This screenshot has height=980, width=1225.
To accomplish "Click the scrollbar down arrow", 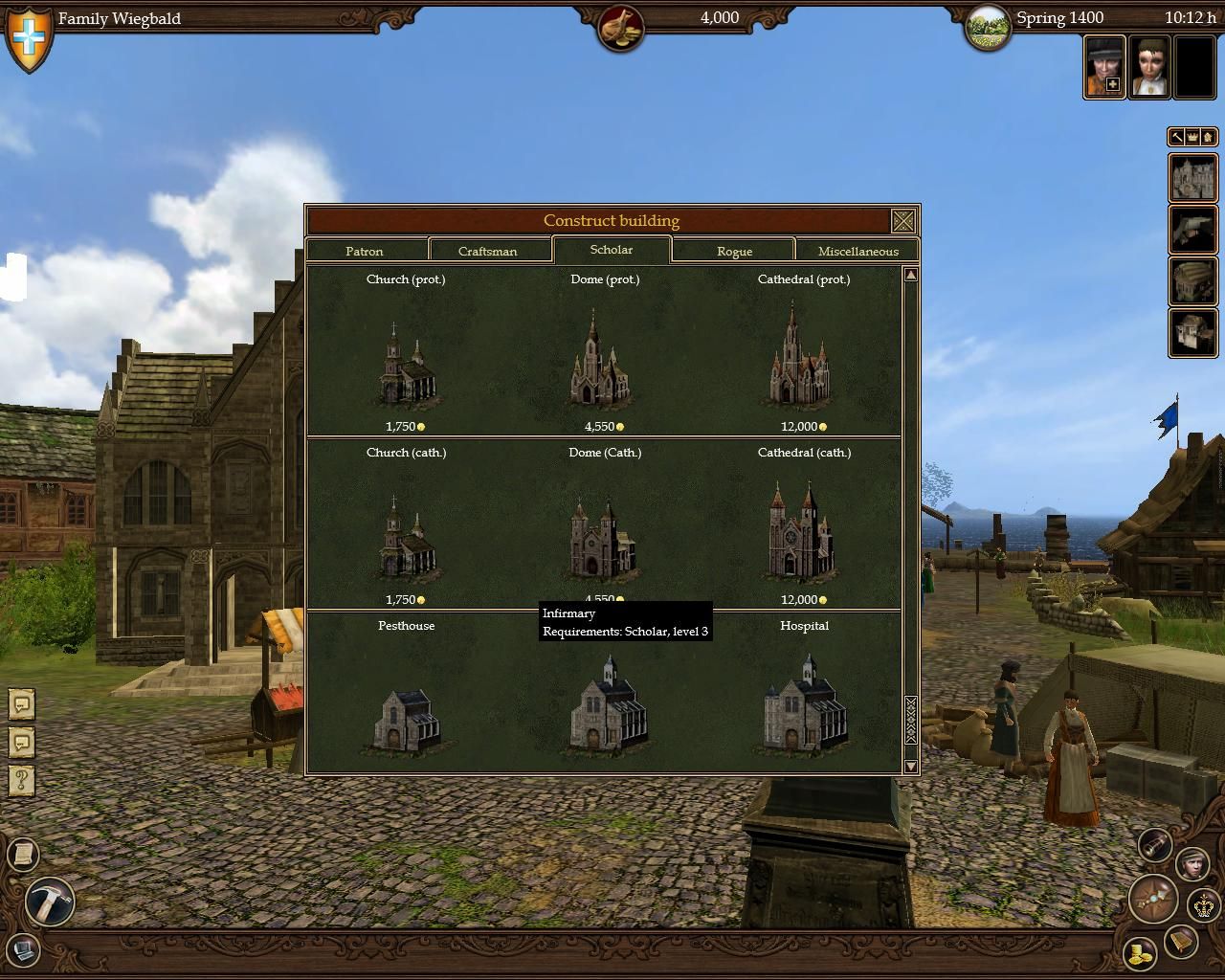I will click(910, 766).
